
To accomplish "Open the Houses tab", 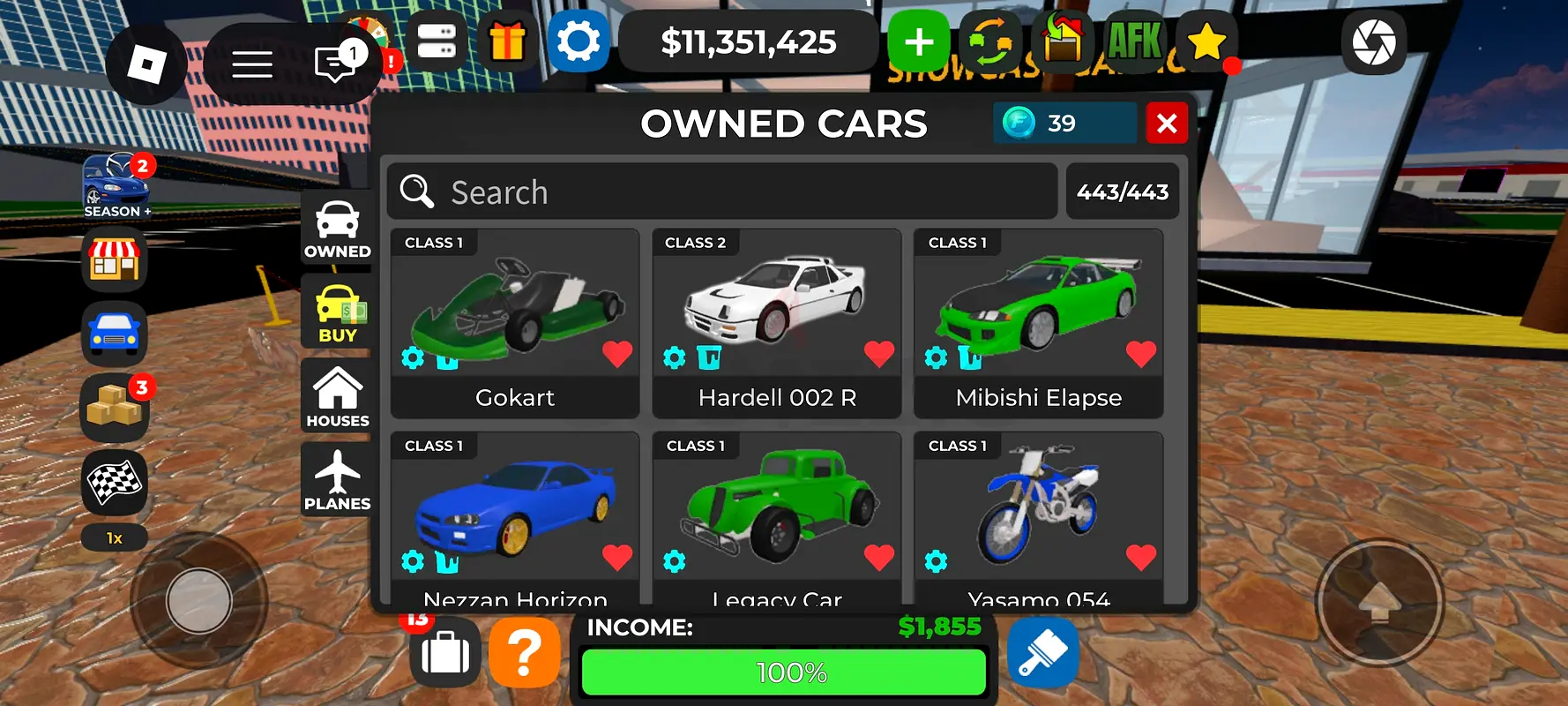I will tap(337, 397).
